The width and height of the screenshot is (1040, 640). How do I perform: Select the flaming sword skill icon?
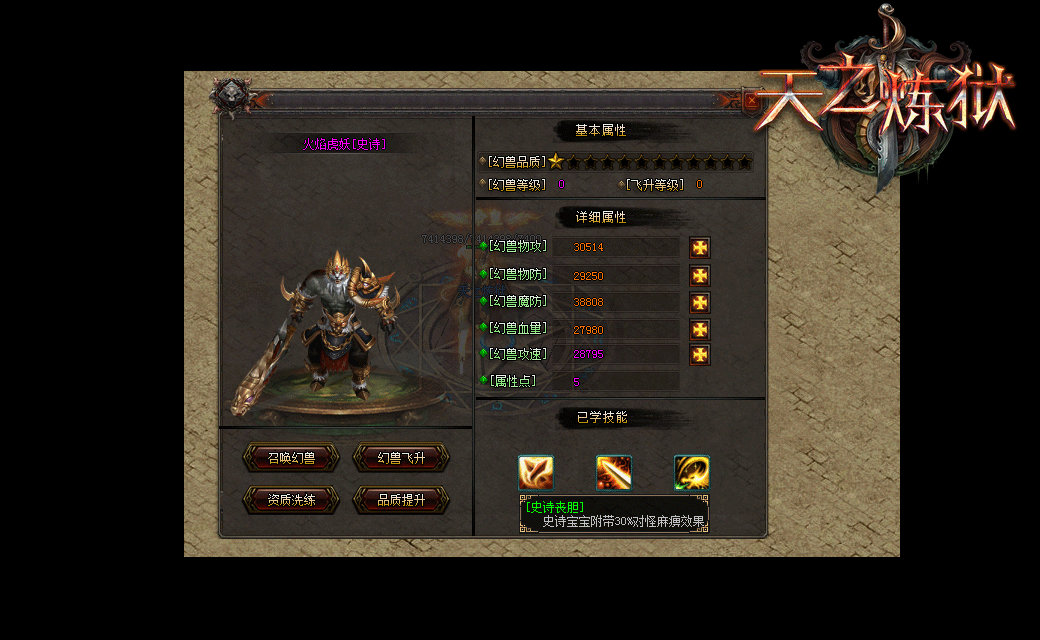614,472
